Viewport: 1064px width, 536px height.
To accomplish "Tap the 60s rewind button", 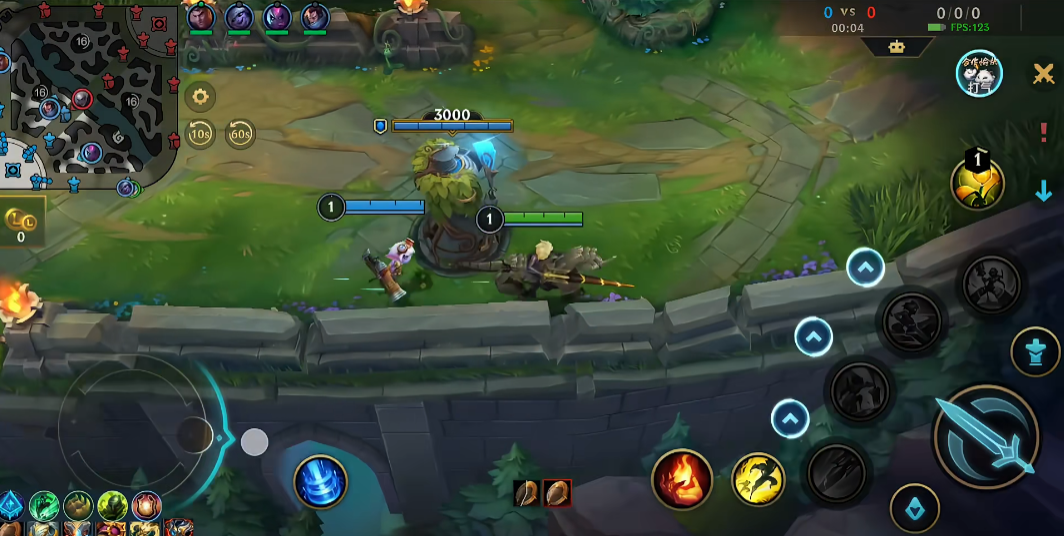I will point(240,133).
